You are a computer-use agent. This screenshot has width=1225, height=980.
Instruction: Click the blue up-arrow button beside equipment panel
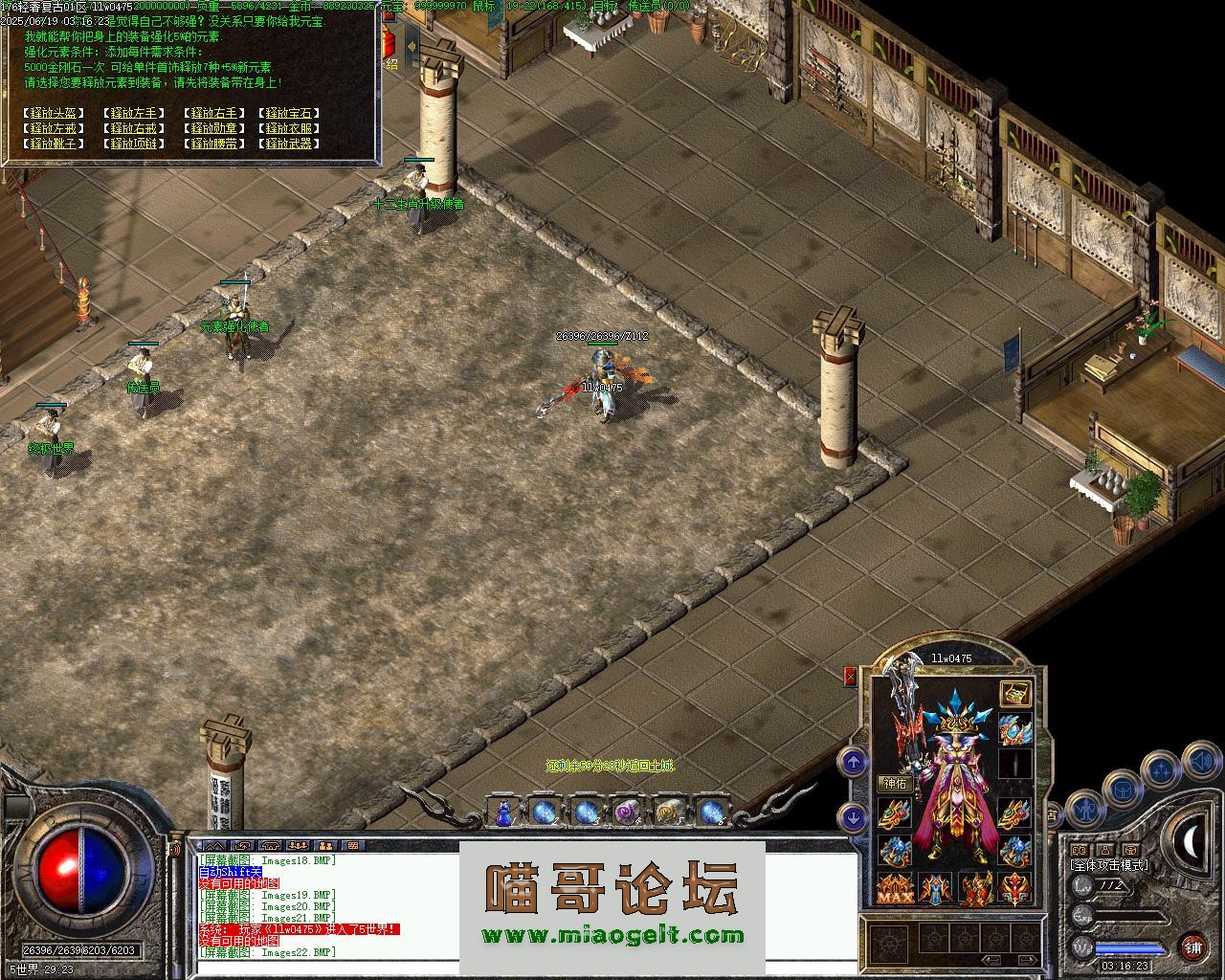pyautogui.click(x=853, y=762)
